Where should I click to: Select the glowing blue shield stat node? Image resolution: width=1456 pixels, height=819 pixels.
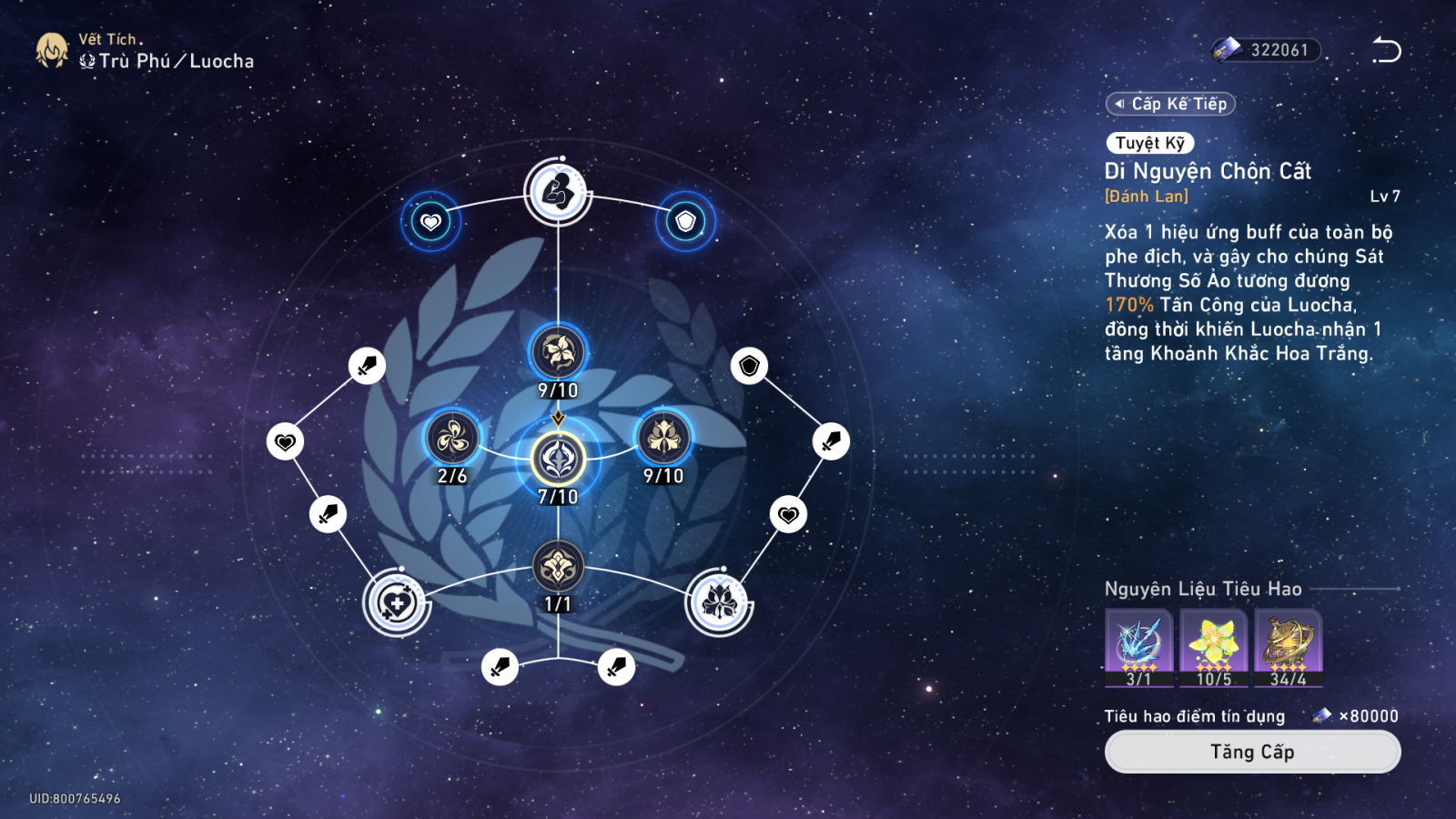(685, 221)
